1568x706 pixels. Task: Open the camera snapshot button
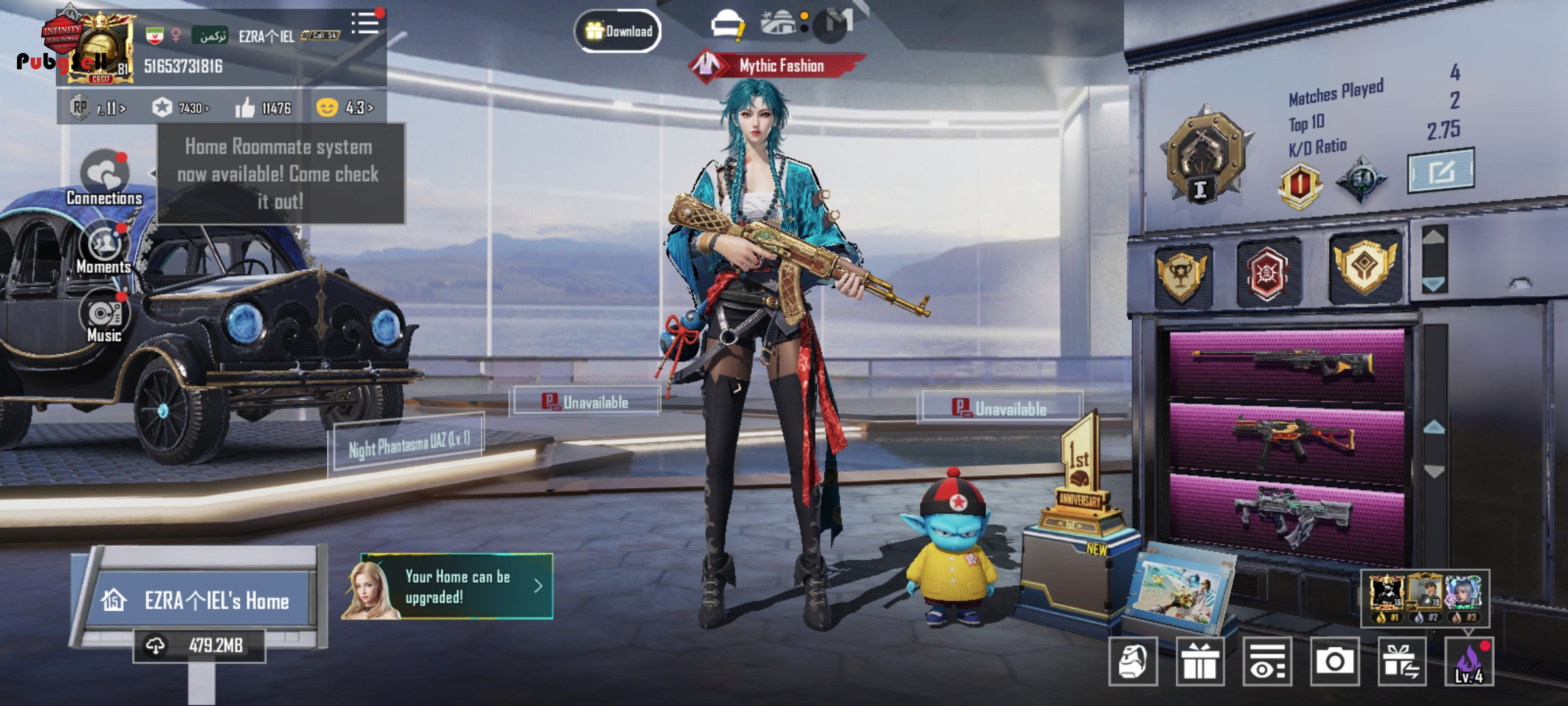coord(1334,662)
